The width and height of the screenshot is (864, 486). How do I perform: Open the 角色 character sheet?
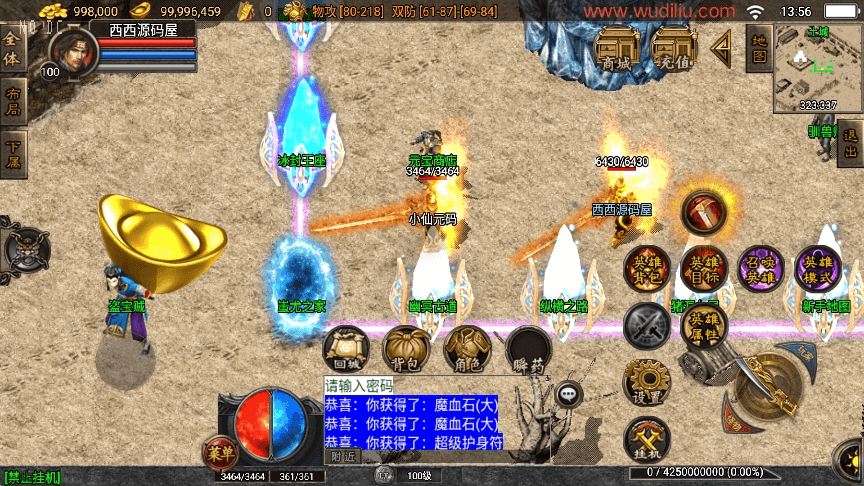pos(467,348)
